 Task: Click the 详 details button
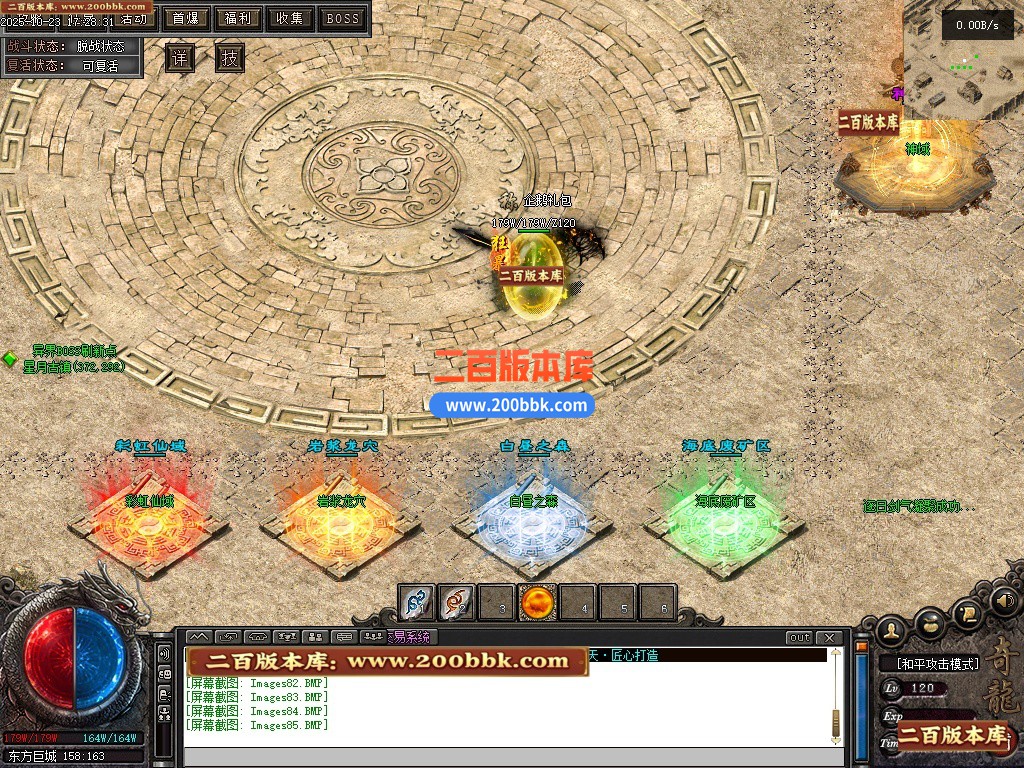(x=179, y=59)
